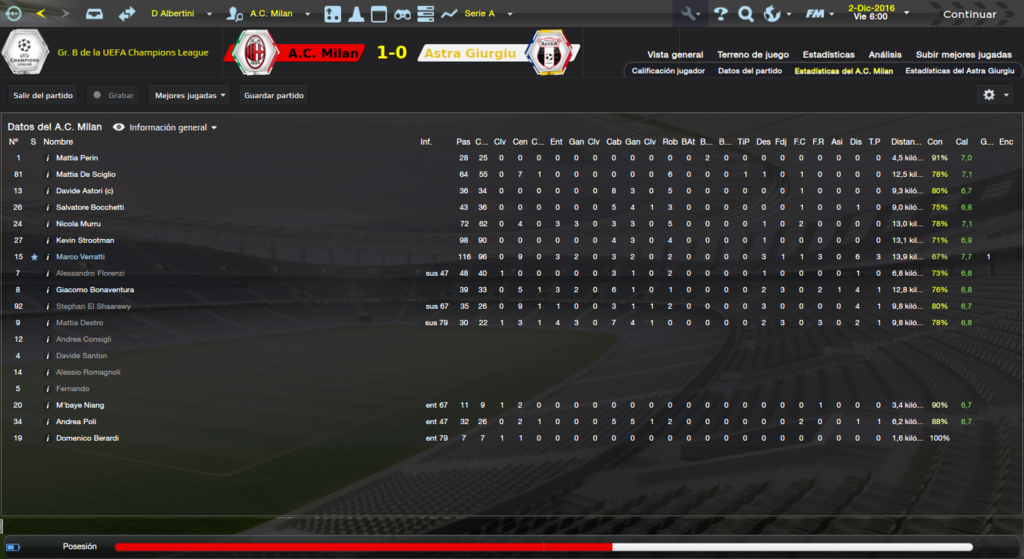This screenshot has width=1024, height=559.
Task: Save the match with Guardar partido
Action: pyautogui.click(x=273, y=95)
